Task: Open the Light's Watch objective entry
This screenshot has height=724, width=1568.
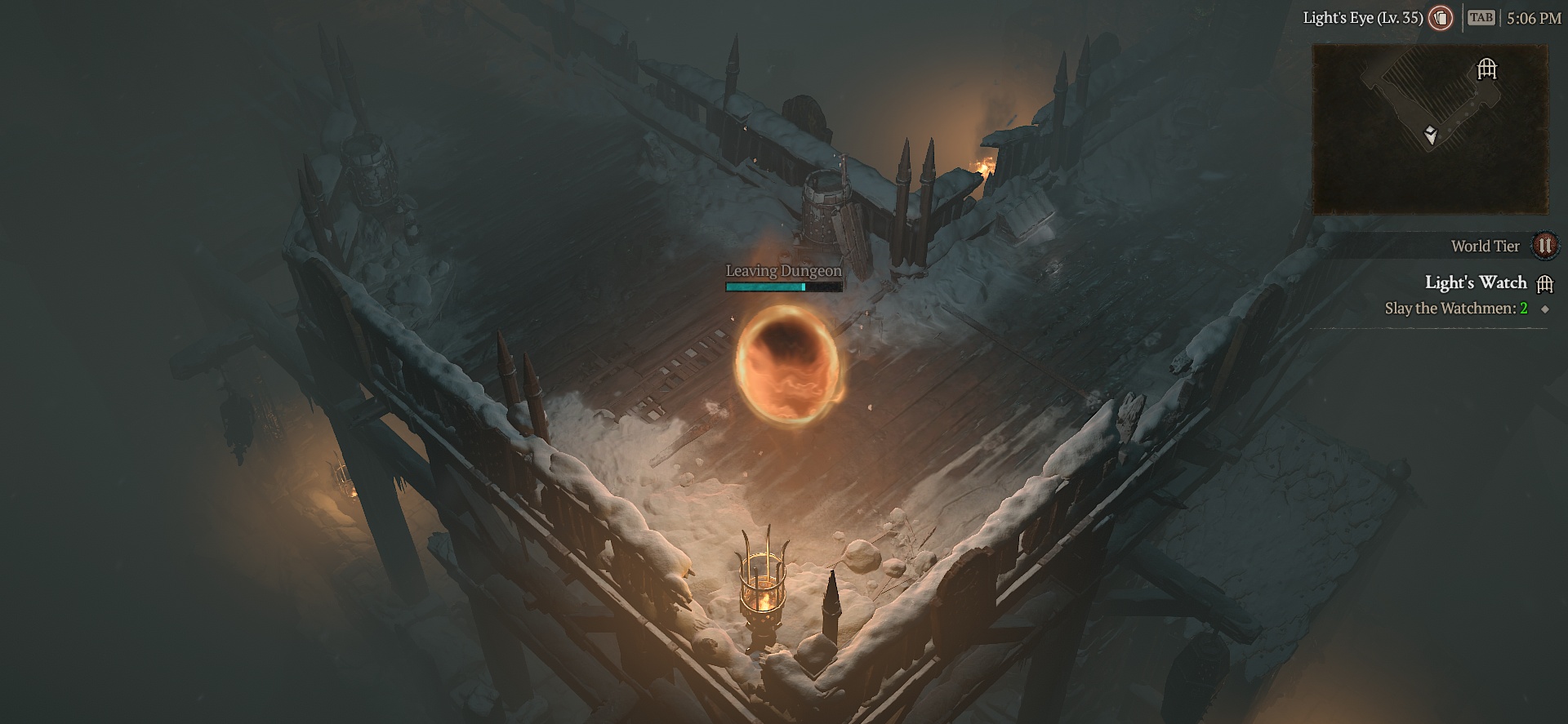Action: (1477, 282)
